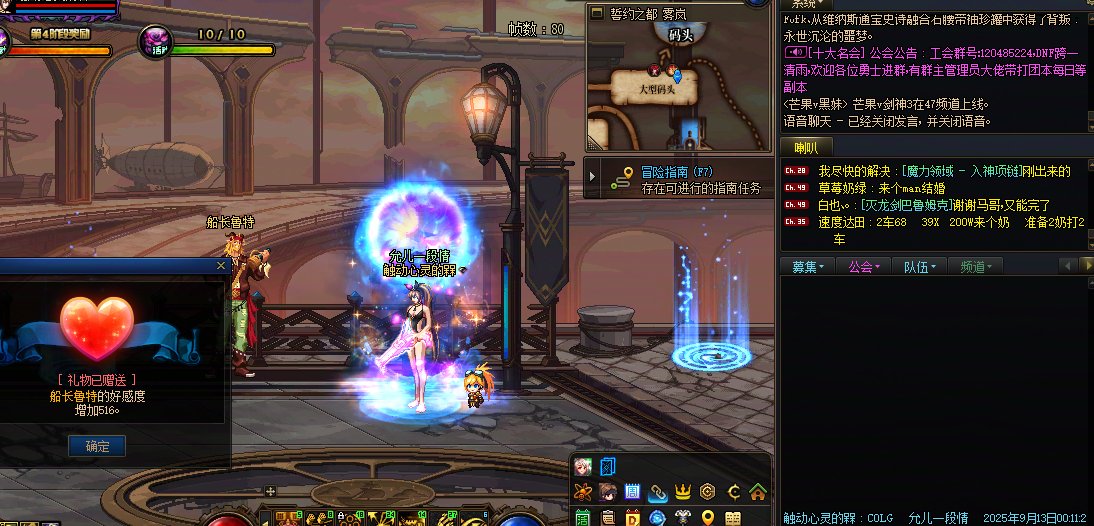The height and width of the screenshot is (526, 1094).
Task: Click the green house menu icon
Action: click(x=757, y=491)
